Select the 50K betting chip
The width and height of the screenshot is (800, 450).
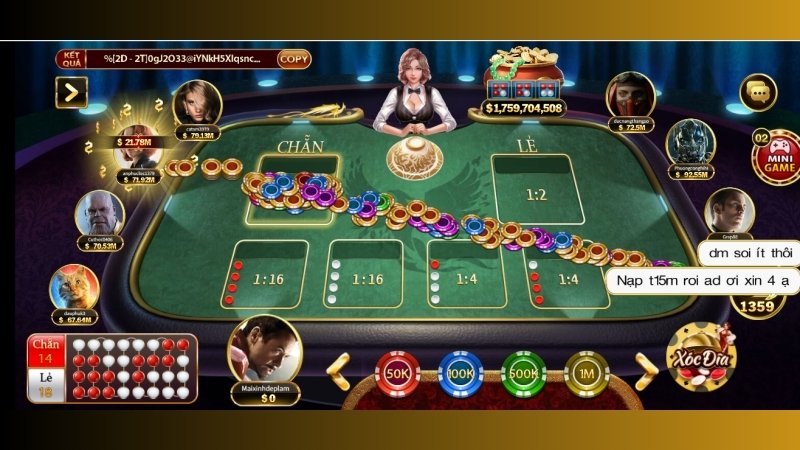(397, 373)
